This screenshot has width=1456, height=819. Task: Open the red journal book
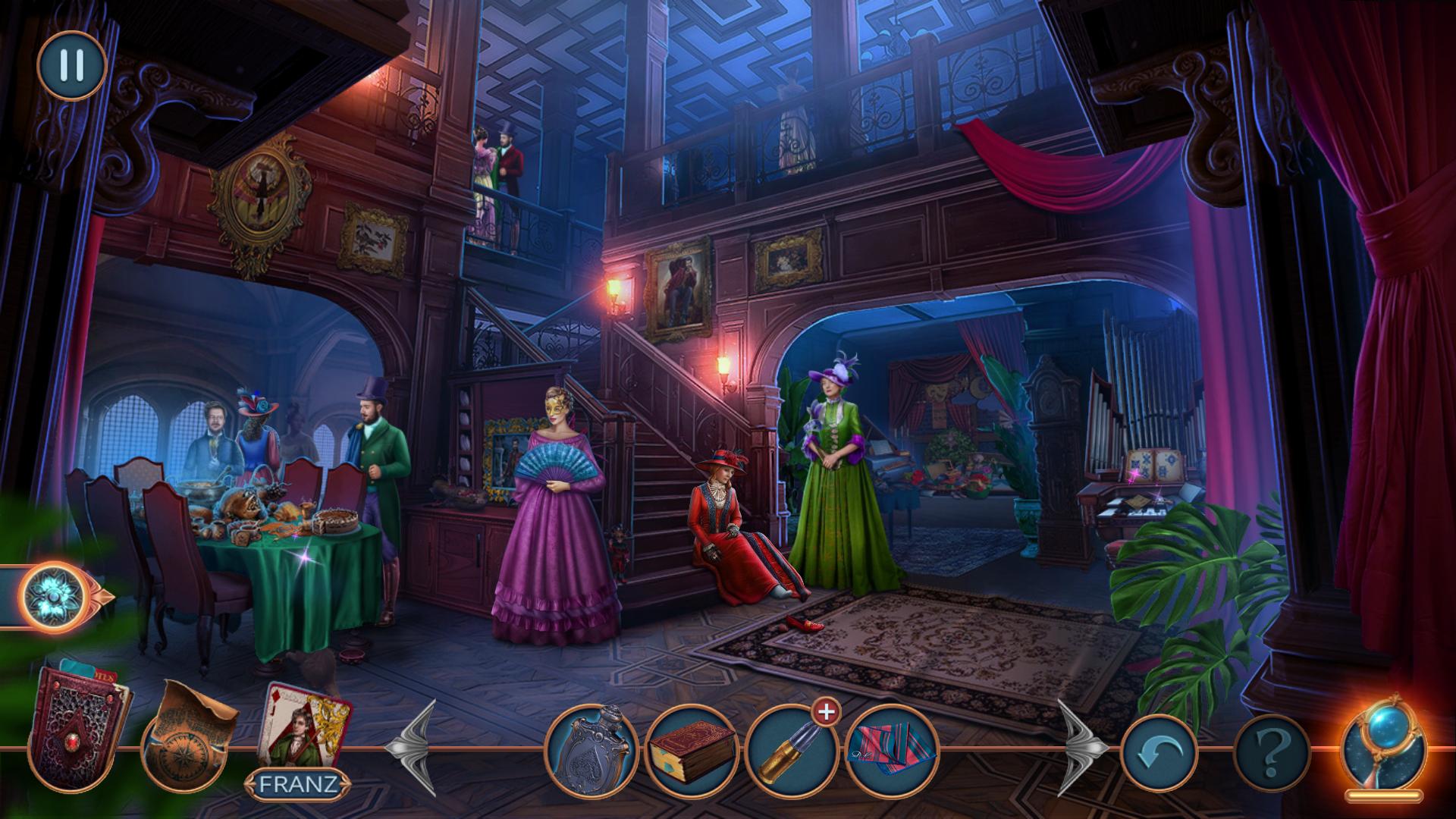point(77,728)
